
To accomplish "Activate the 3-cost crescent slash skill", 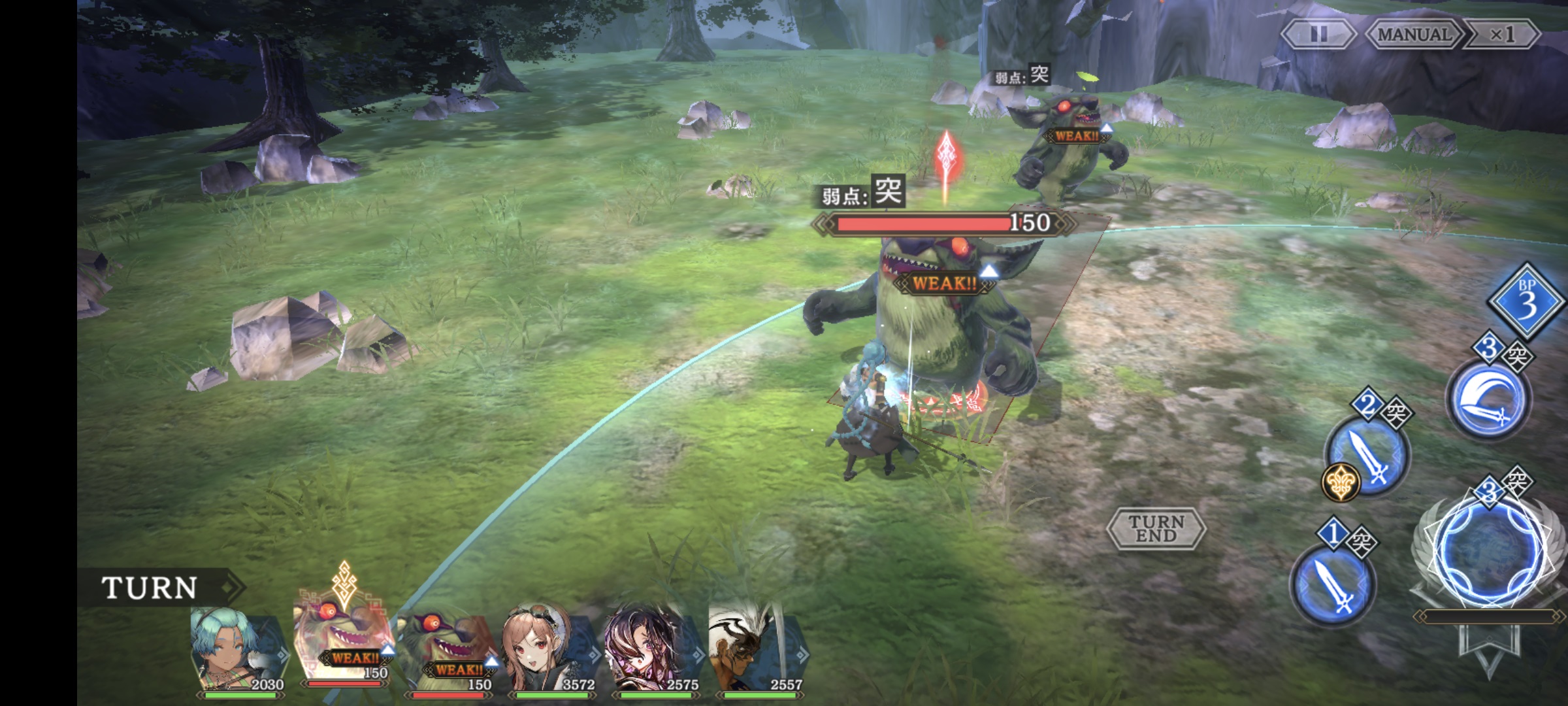I will pyautogui.click(x=1487, y=399).
